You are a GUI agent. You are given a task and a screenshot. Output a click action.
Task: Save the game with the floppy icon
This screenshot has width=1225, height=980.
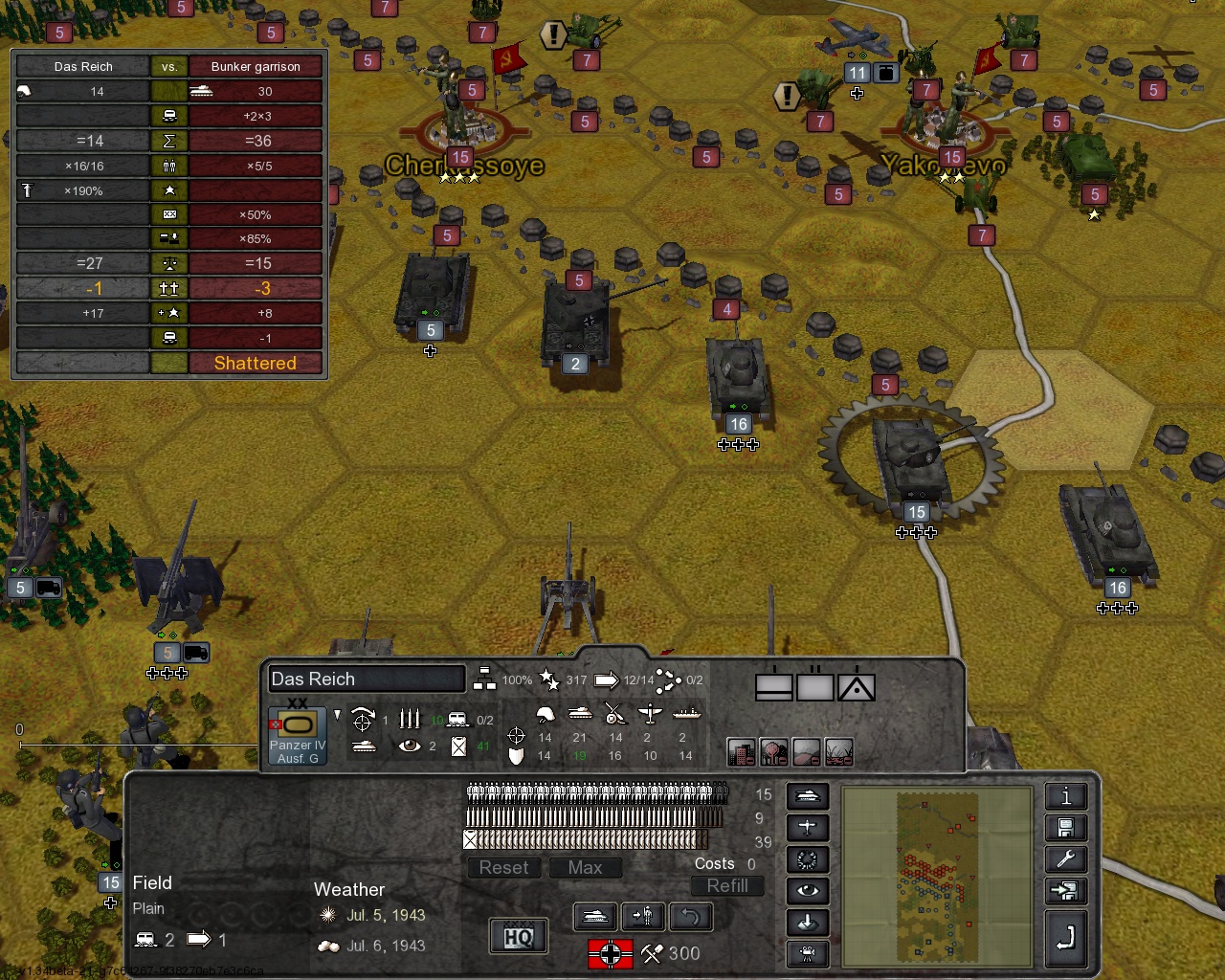(x=1065, y=828)
